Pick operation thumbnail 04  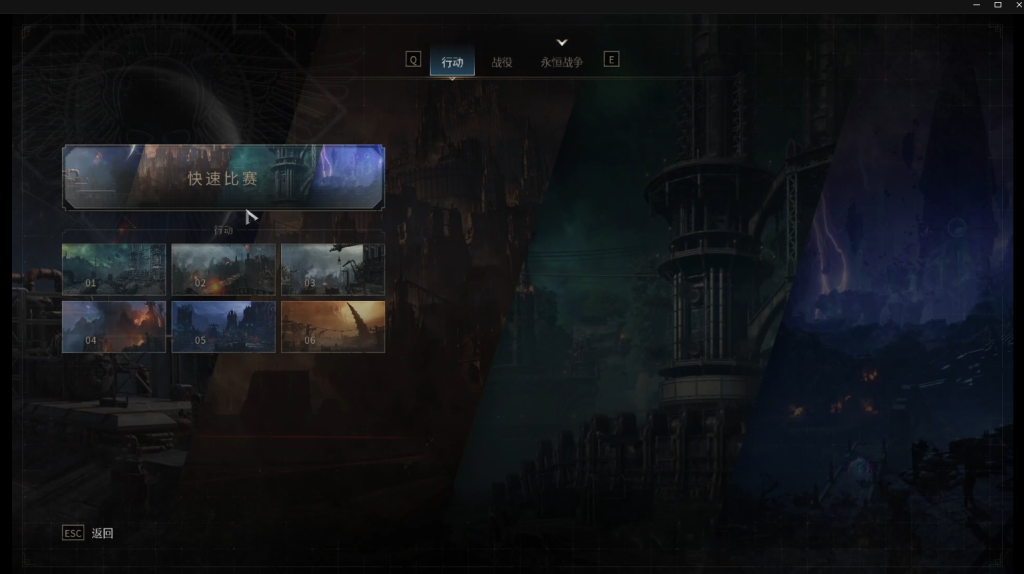coord(114,327)
